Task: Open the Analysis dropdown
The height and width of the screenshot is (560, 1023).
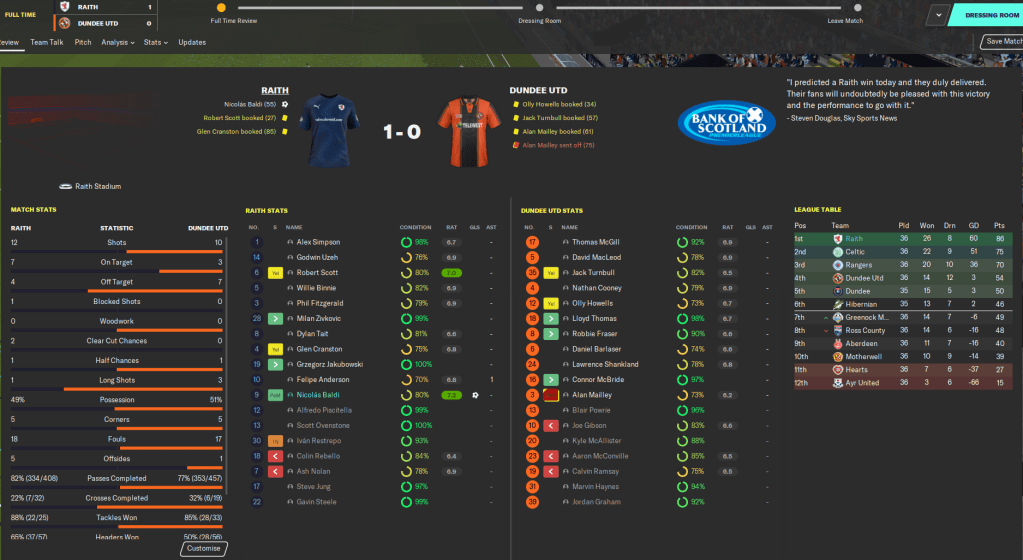Action: click(x=117, y=42)
